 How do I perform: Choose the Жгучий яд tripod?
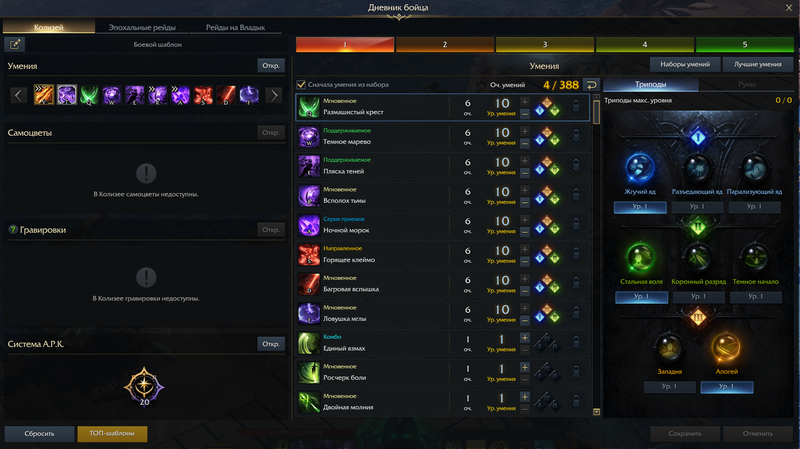(640, 170)
